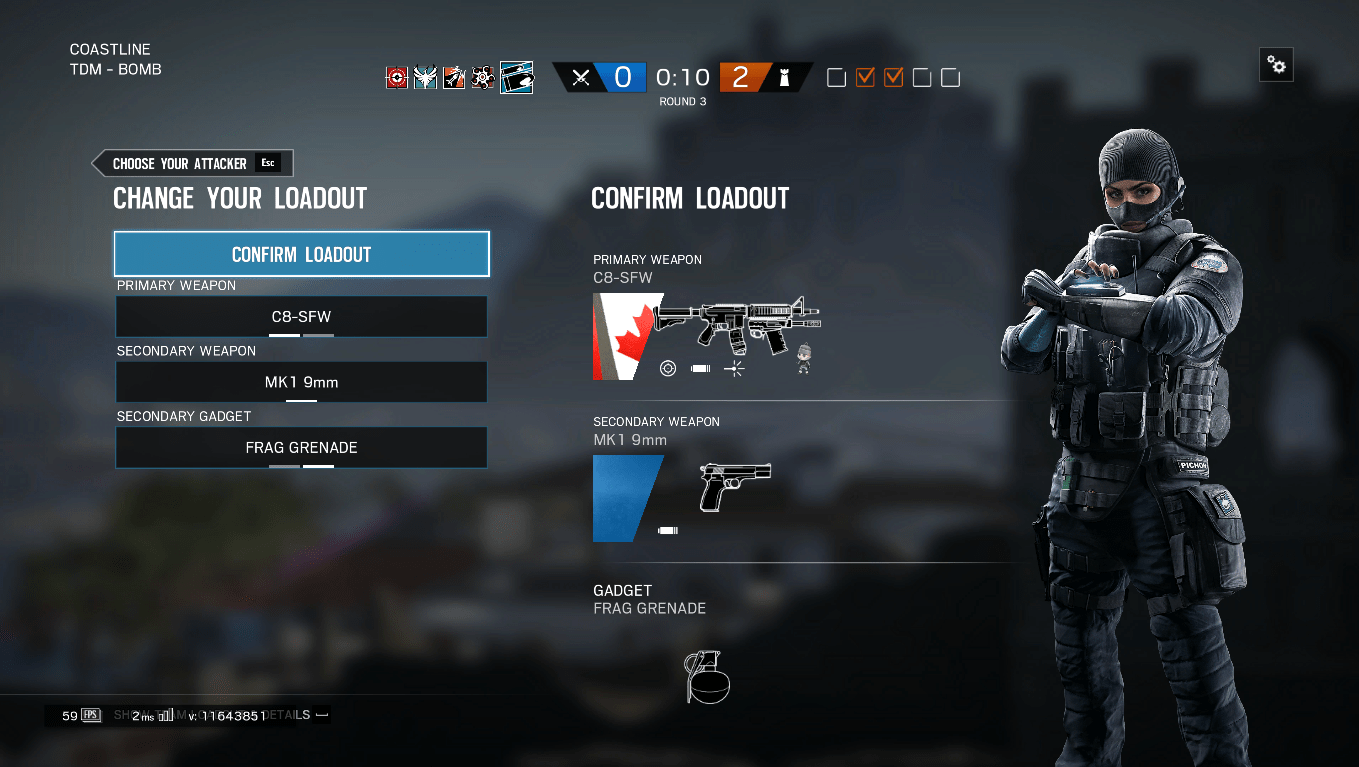The image size is (1359, 767).
Task: Open the FRAG GRENADE gadget selector
Action: pos(301,447)
